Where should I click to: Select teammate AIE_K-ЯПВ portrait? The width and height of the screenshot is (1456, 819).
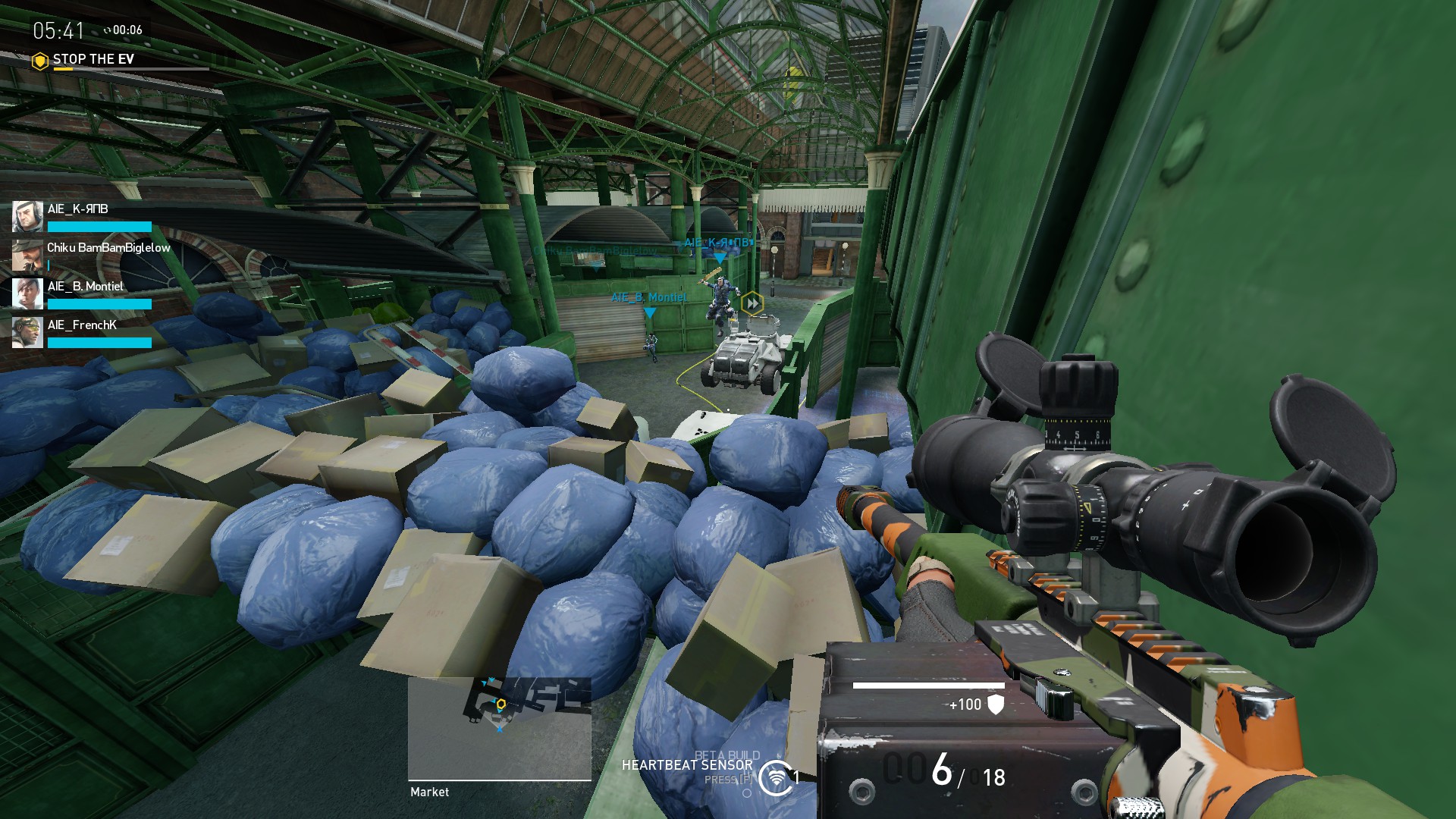tap(27, 217)
